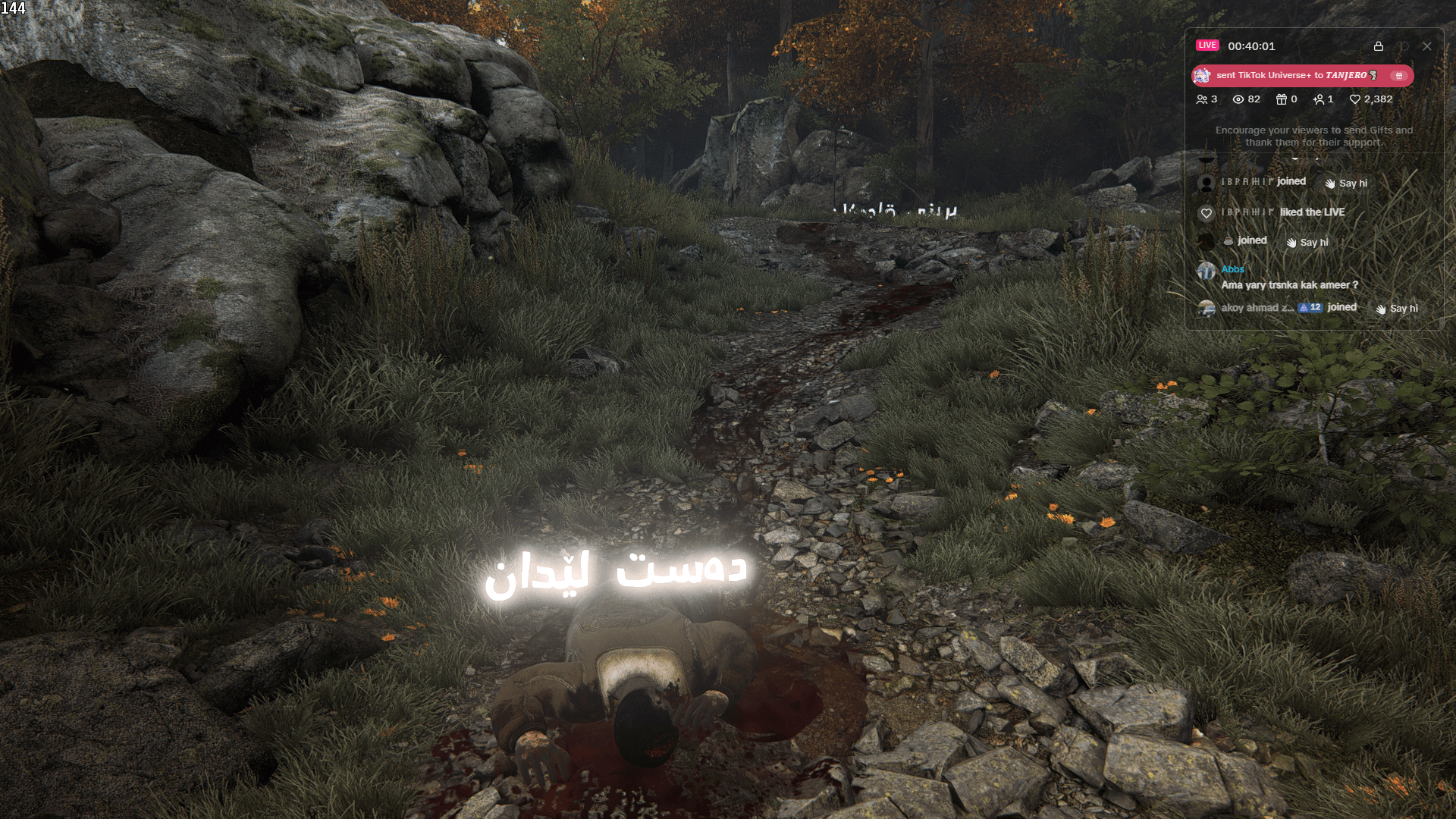Click the group icon showing 3 members
Viewport: 1456px width, 819px height.
point(1203,99)
